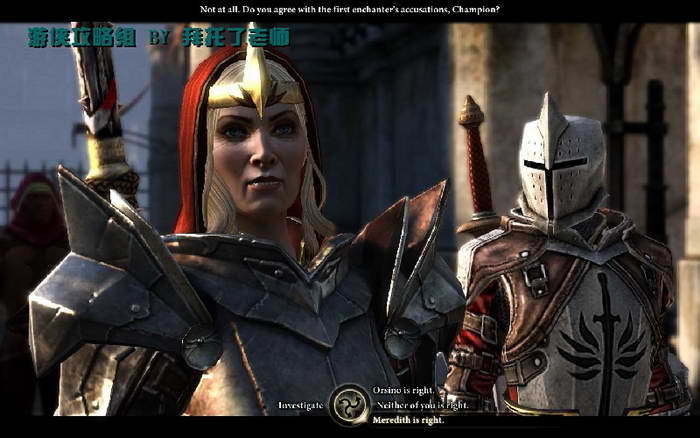Select "Neither of you is right." response
Viewport: 700px width, 438px height.
tap(421, 405)
